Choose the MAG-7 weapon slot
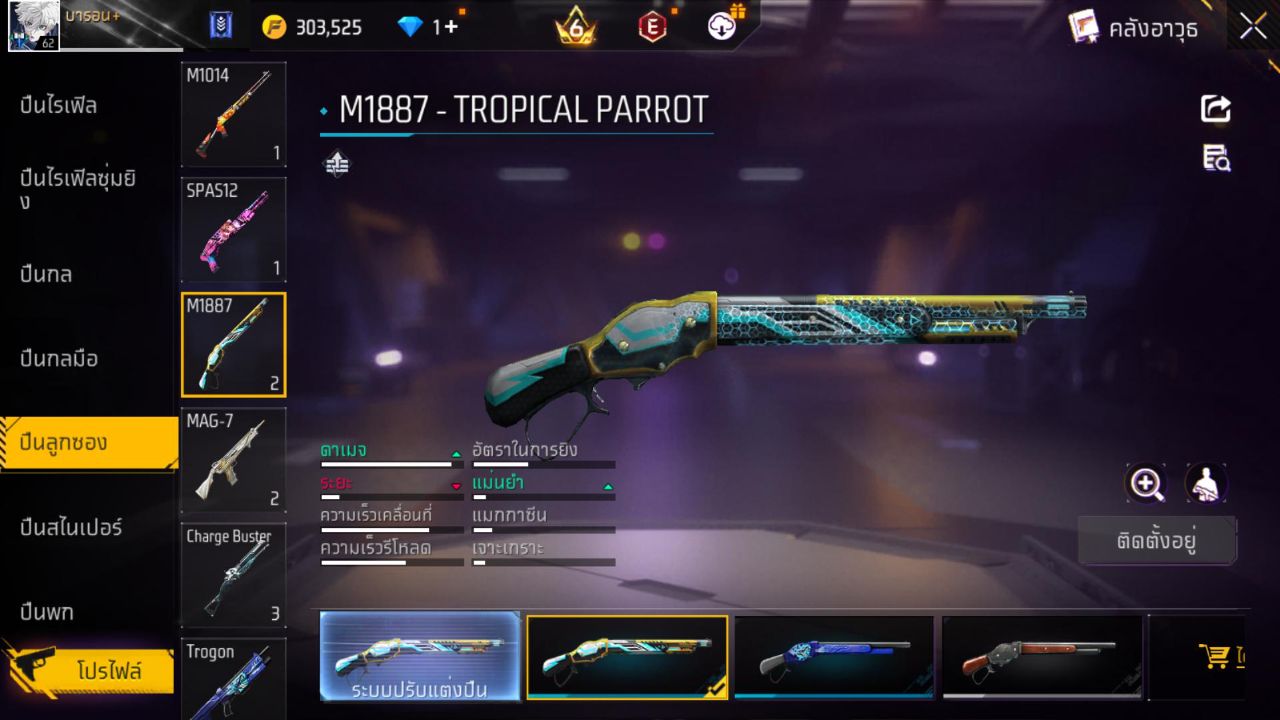The height and width of the screenshot is (720, 1280). click(233, 459)
